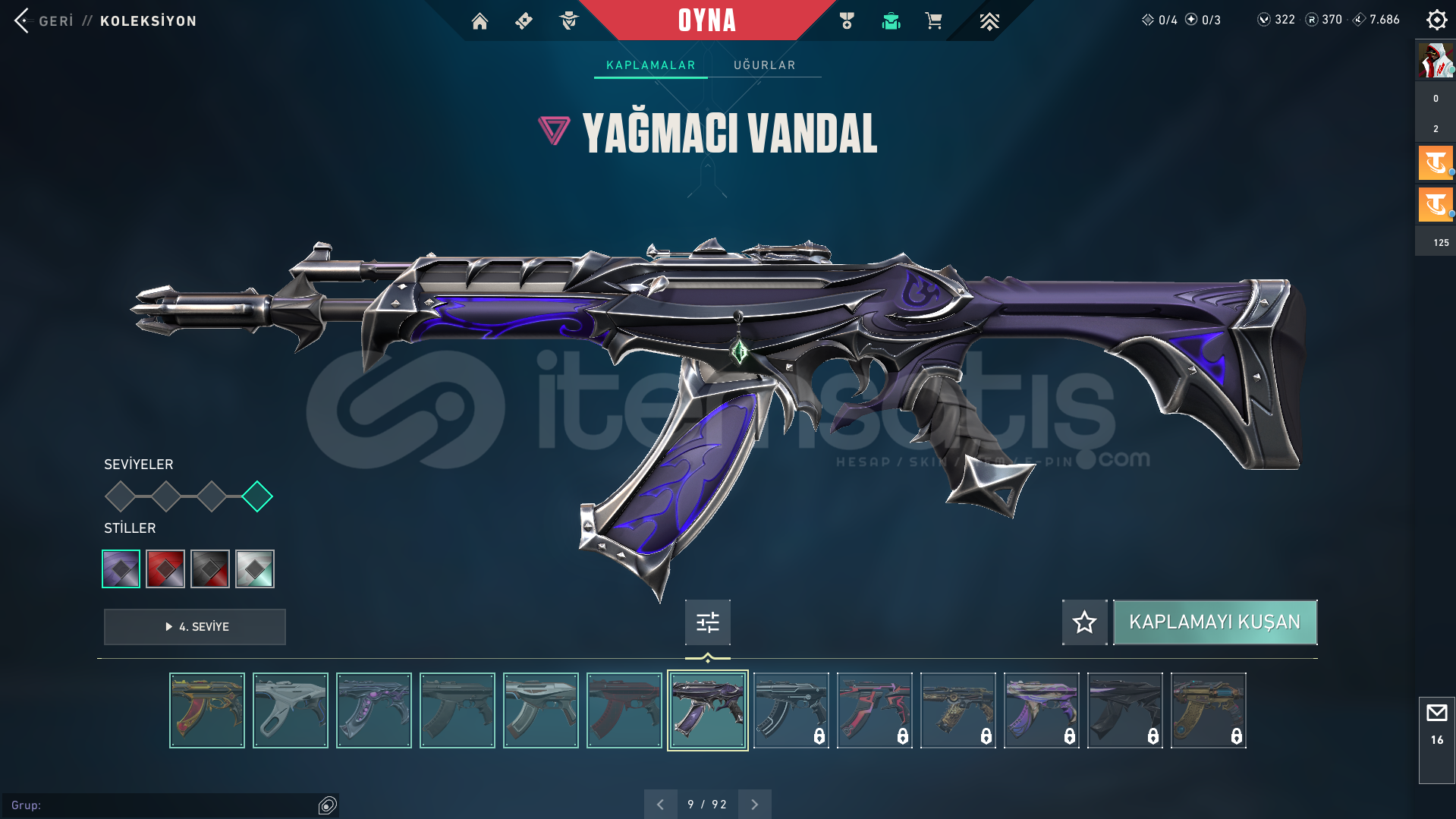Click the back arrow next to GERI

[20, 20]
